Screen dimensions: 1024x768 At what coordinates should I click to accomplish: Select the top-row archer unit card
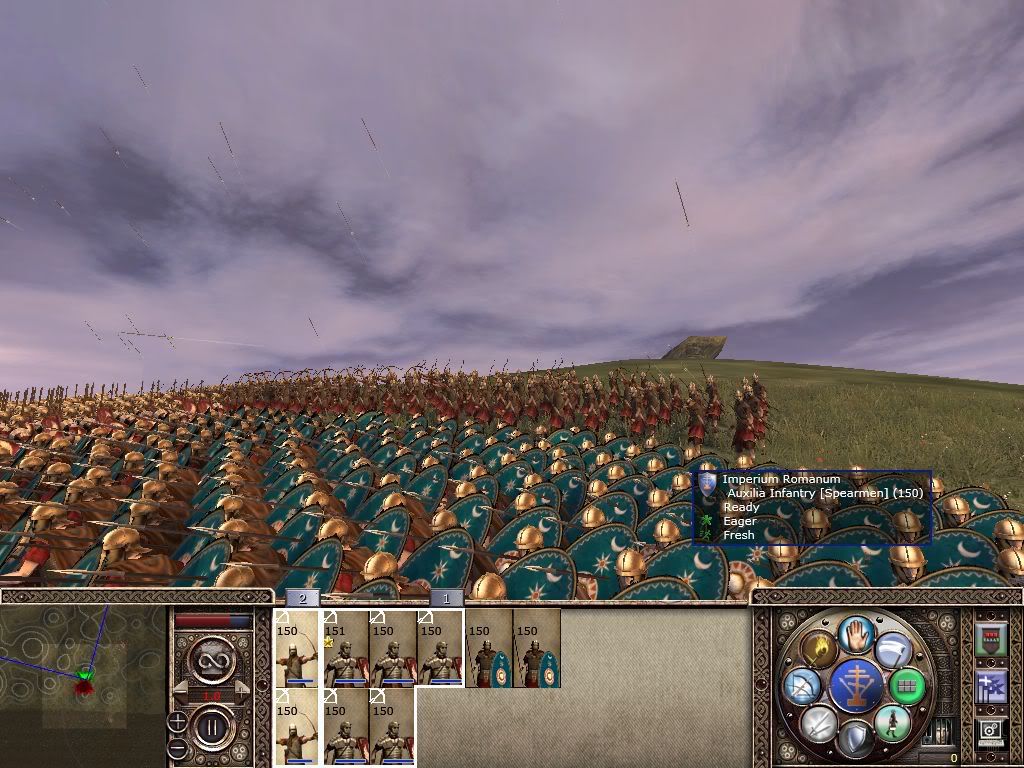click(296, 648)
